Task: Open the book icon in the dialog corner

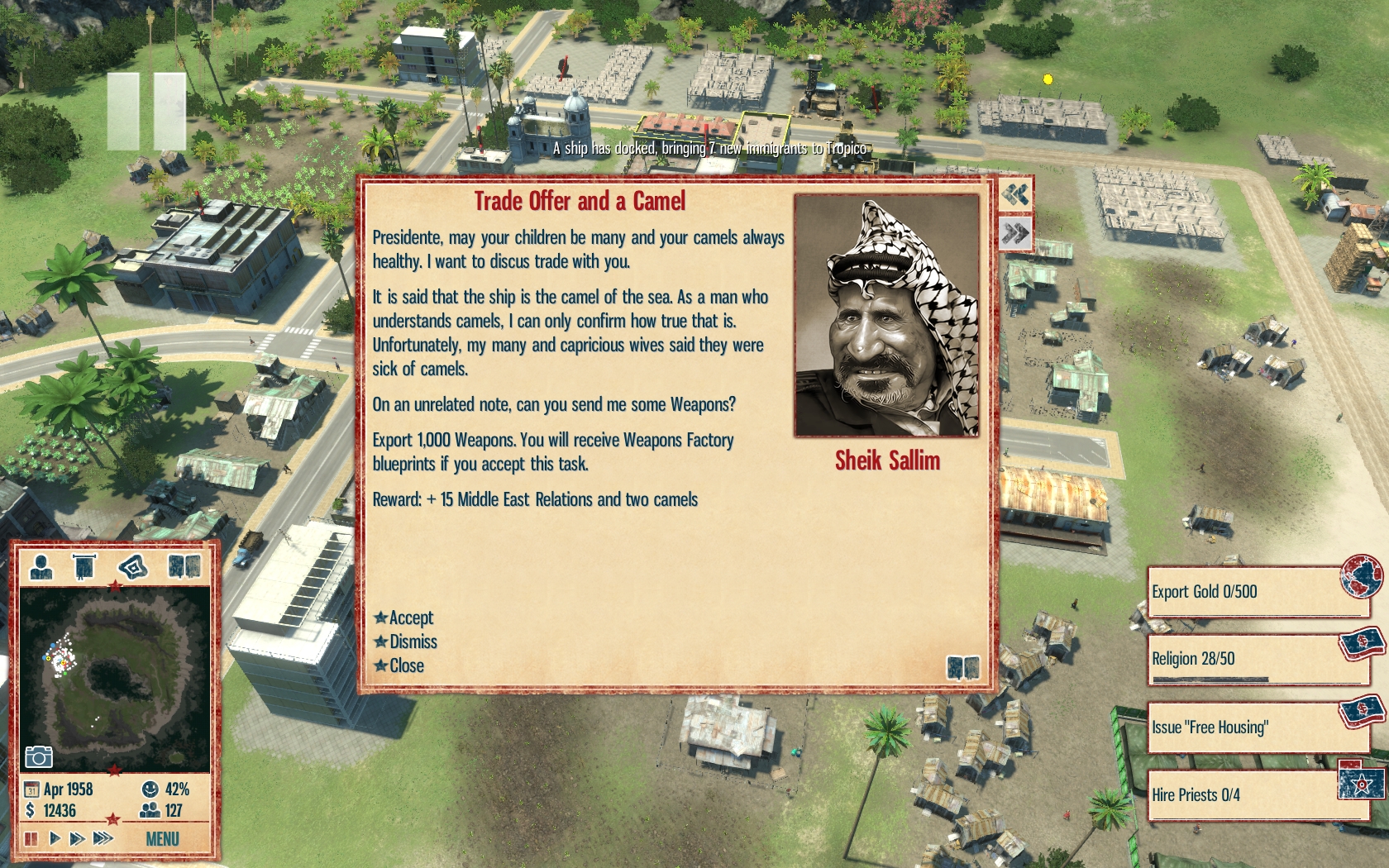Action: coord(962,667)
